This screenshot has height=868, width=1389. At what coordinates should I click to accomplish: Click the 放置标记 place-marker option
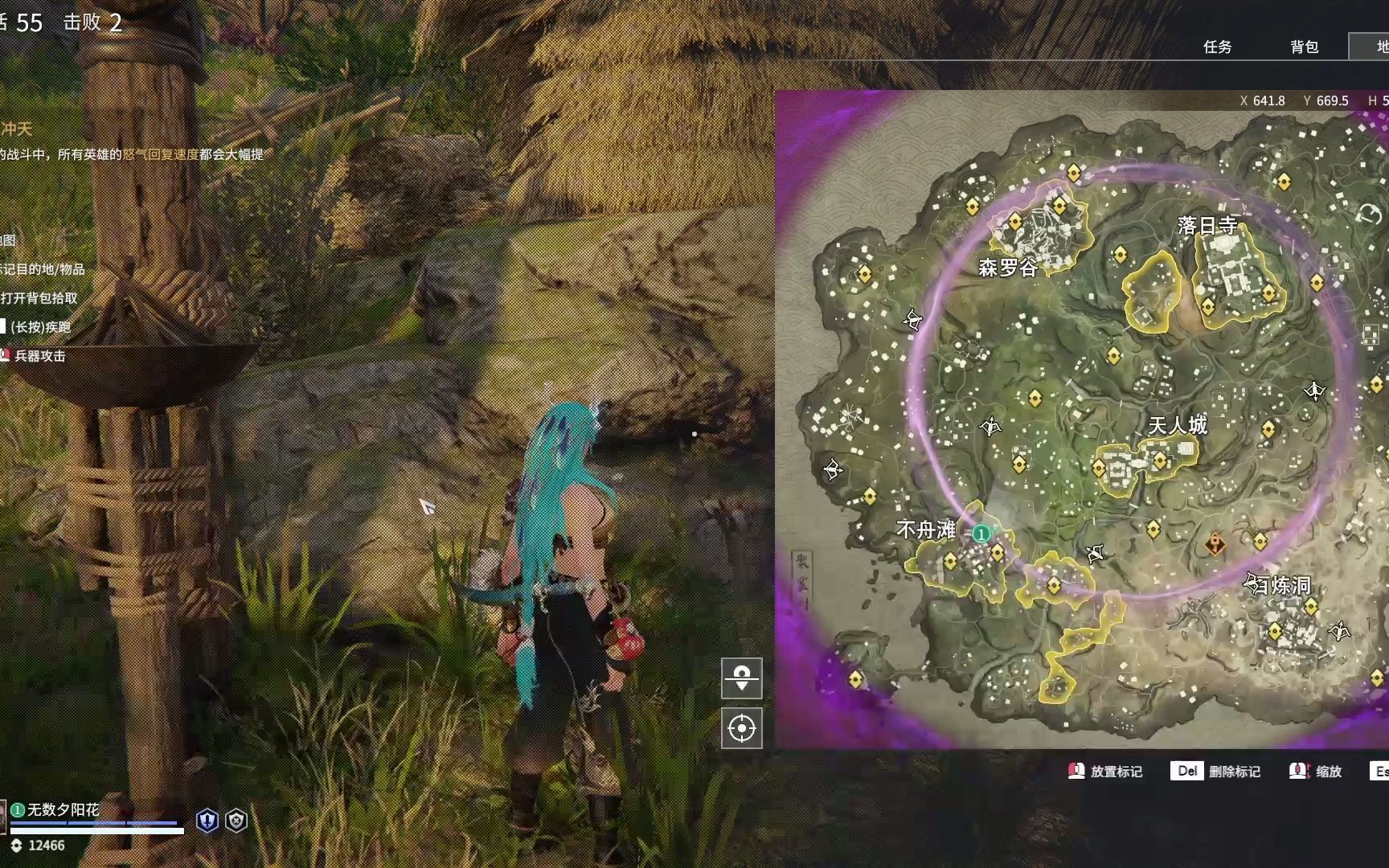pyautogui.click(x=1106, y=772)
